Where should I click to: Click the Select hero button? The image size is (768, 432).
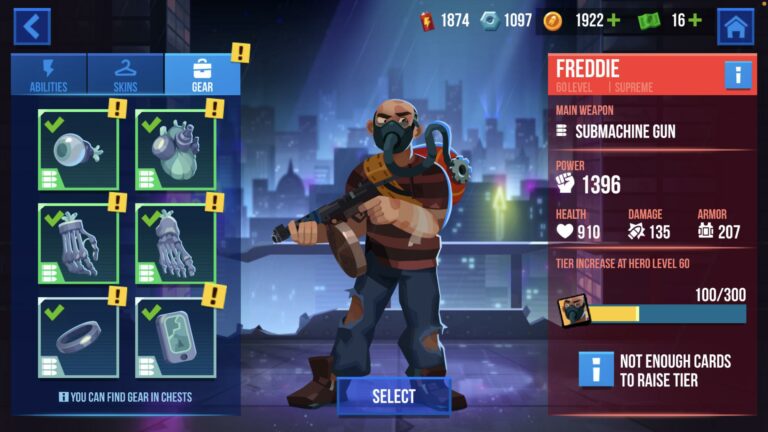click(x=394, y=396)
